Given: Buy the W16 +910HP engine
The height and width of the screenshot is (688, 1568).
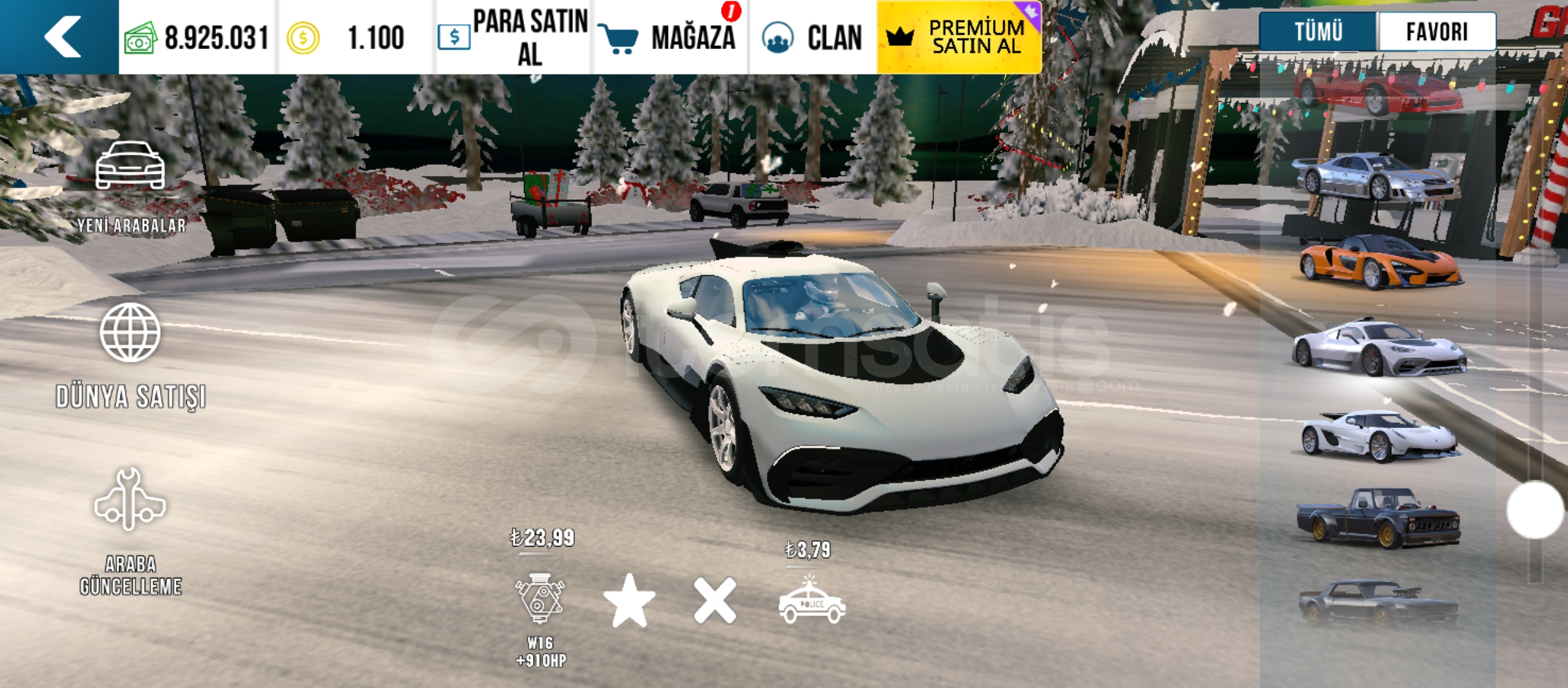Looking at the screenshot, I should (x=540, y=599).
